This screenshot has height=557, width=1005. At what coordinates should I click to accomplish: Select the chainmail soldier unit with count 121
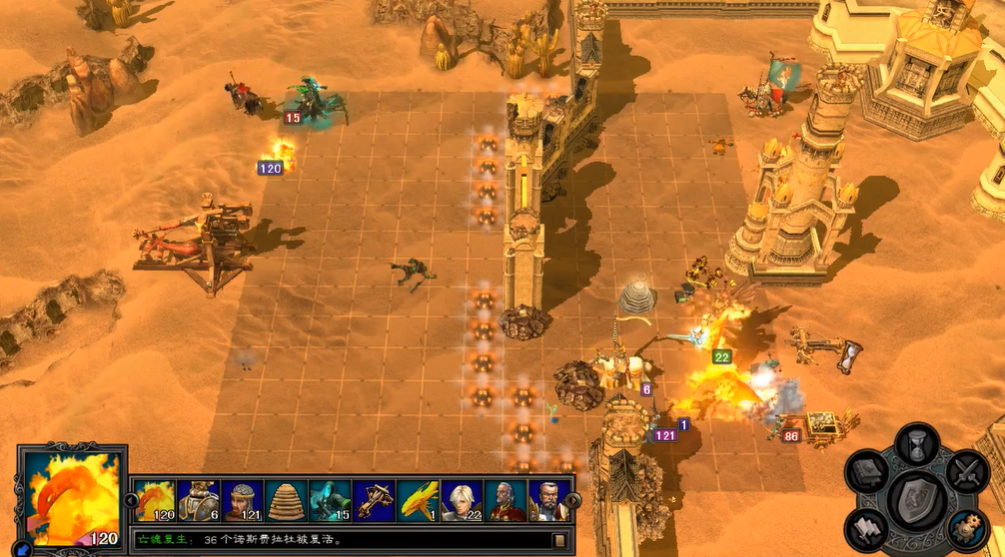pyautogui.click(x=243, y=500)
